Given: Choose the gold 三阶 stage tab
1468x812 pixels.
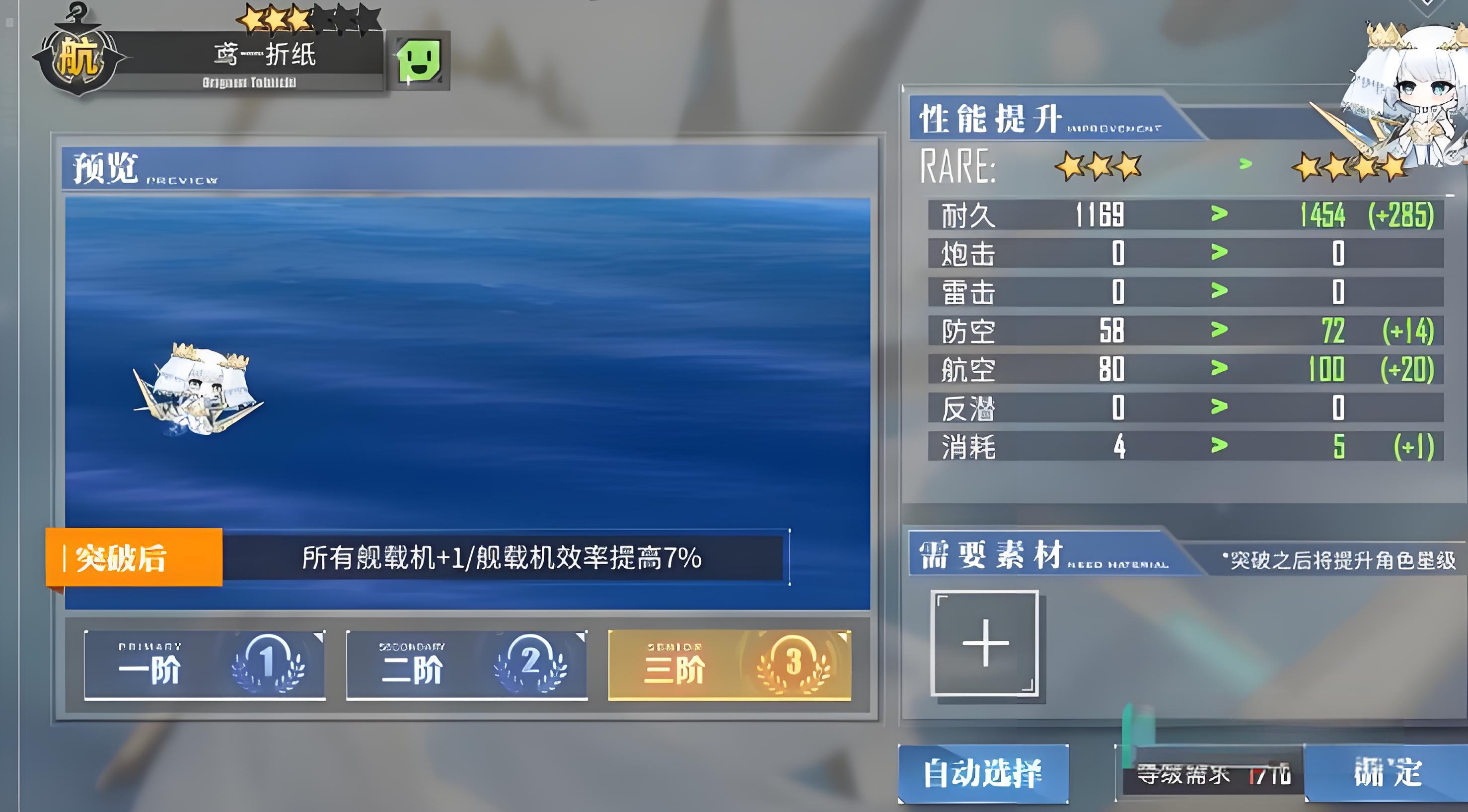Looking at the screenshot, I should pos(730,665).
